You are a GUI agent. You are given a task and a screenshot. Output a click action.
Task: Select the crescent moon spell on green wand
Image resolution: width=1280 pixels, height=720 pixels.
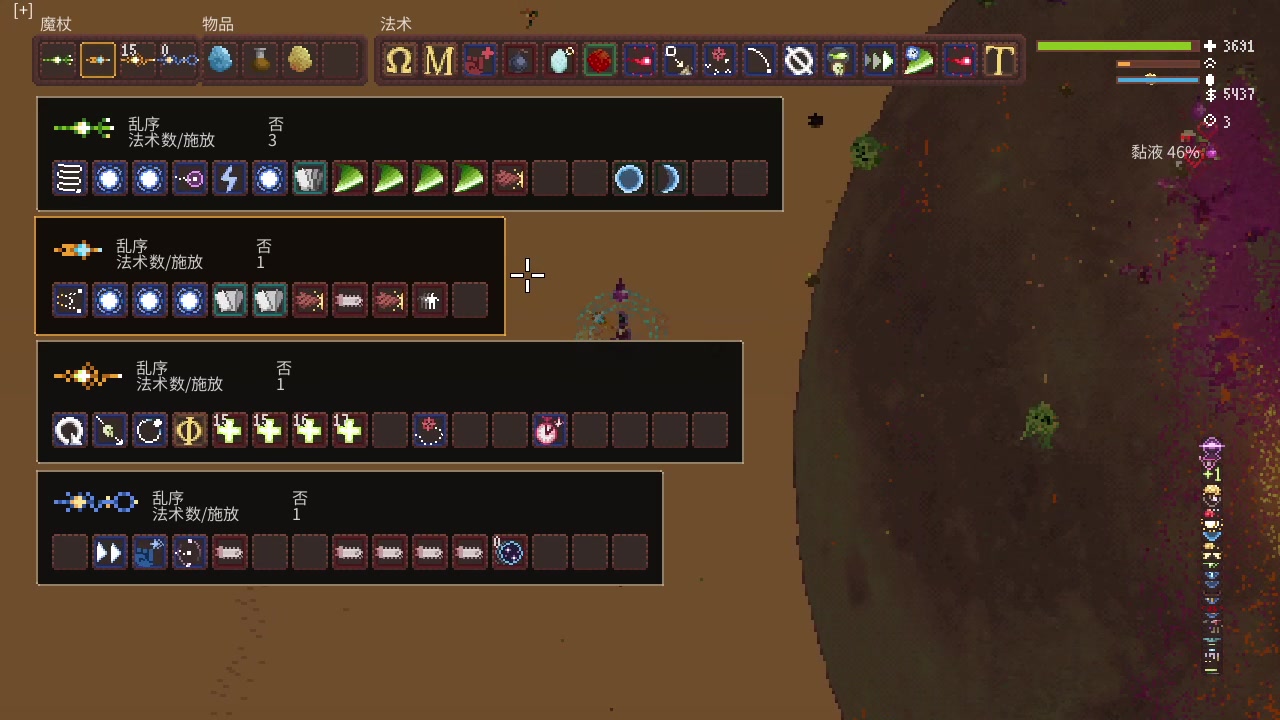click(x=669, y=179)
